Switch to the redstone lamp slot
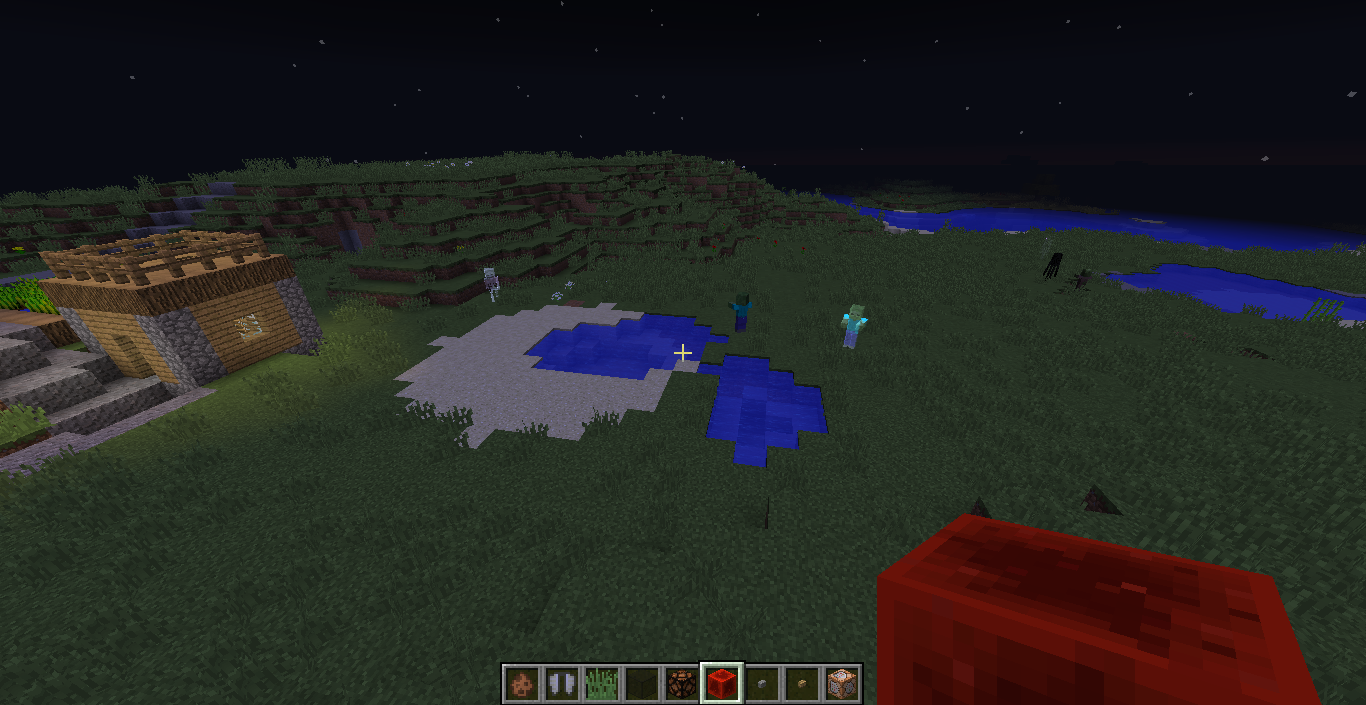 pos(681,684)
